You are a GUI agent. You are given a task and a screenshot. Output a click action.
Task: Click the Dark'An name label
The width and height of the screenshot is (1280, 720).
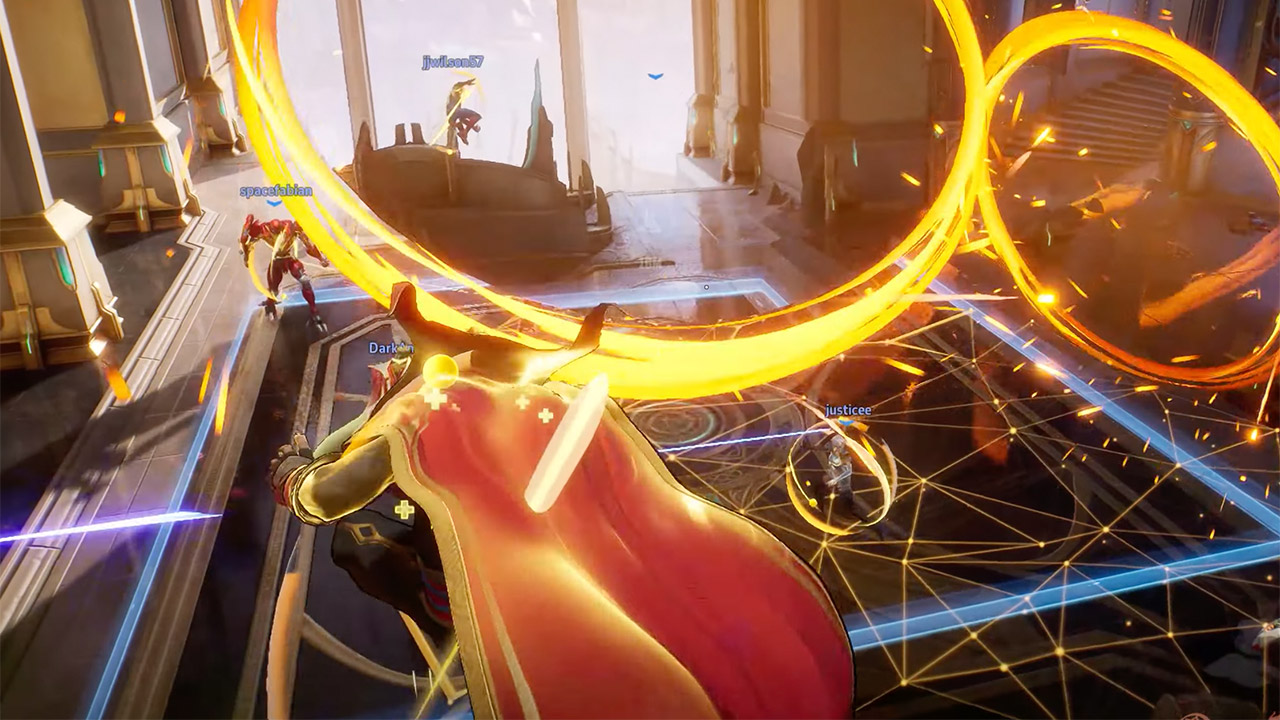click(x=388, y=347)
